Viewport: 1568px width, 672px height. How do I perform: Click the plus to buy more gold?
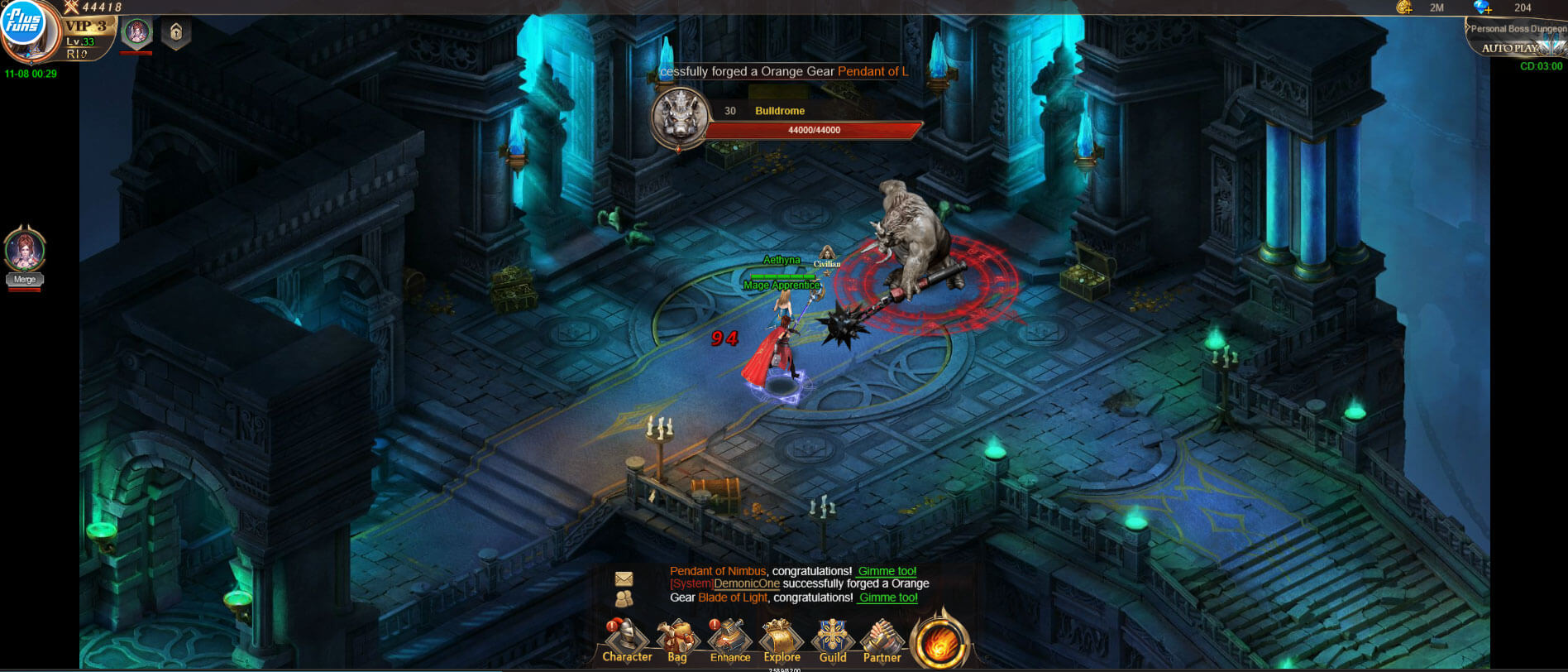tap(1408, 10)
